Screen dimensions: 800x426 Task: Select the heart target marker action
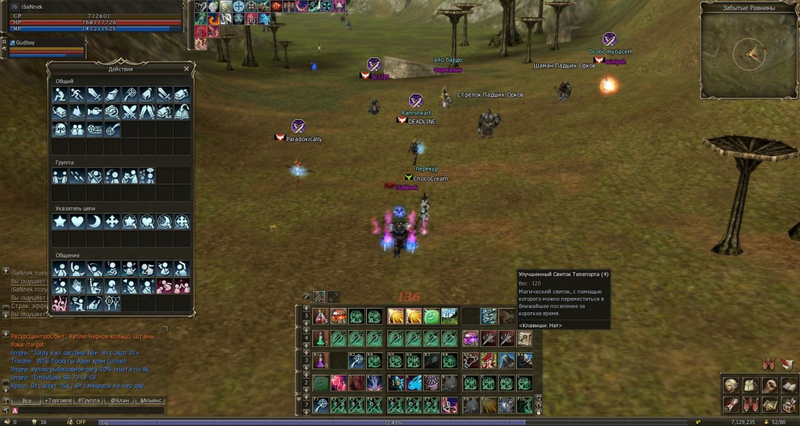76,221
